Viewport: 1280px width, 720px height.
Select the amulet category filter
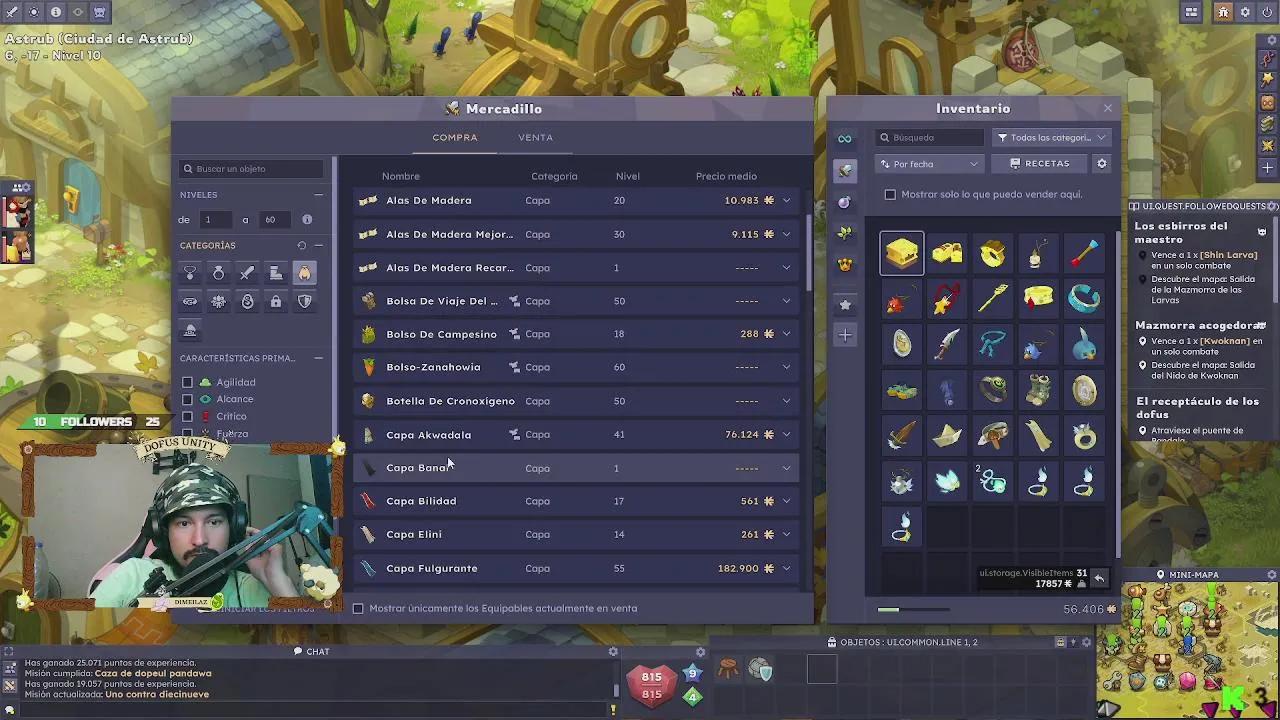(190, 272)
